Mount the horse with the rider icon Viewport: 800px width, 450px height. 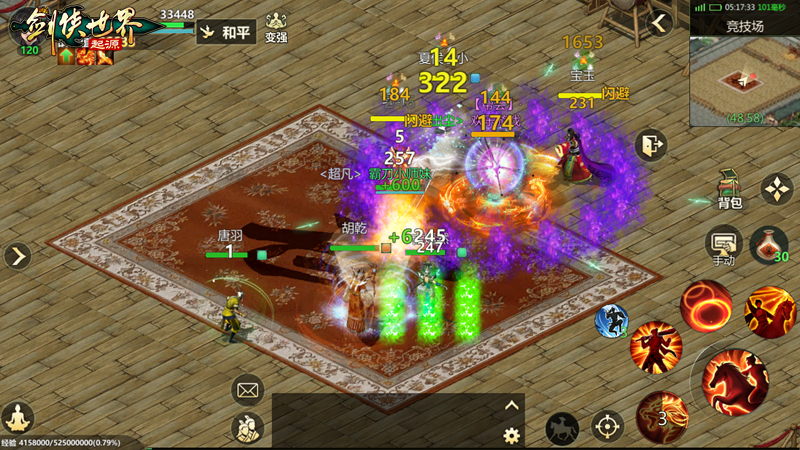point(562,428)
